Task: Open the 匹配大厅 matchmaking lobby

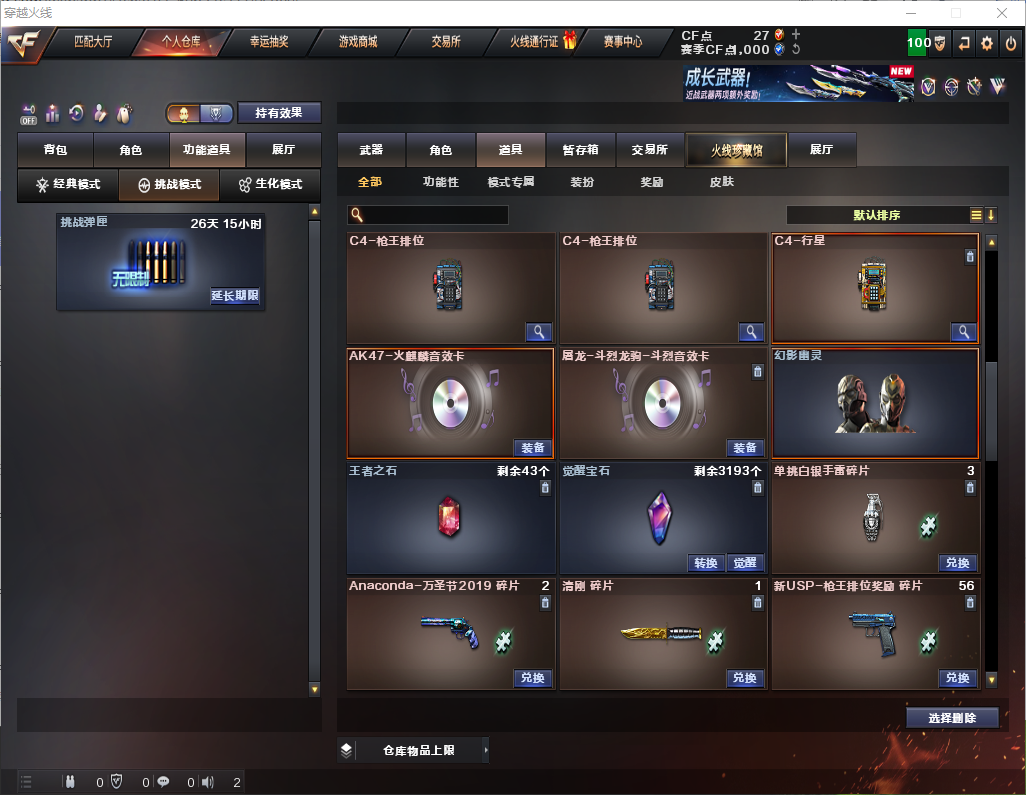Action: (x=93, y=42)
